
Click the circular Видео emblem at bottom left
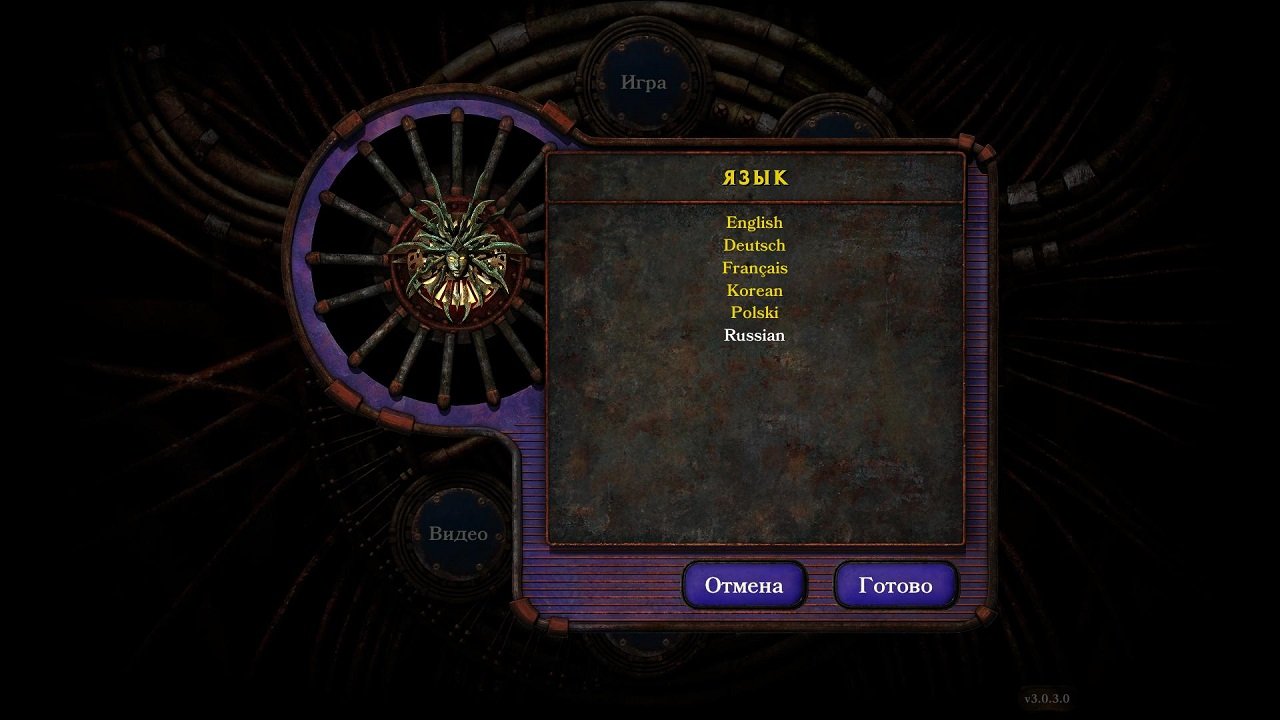[x=460, y=533]
